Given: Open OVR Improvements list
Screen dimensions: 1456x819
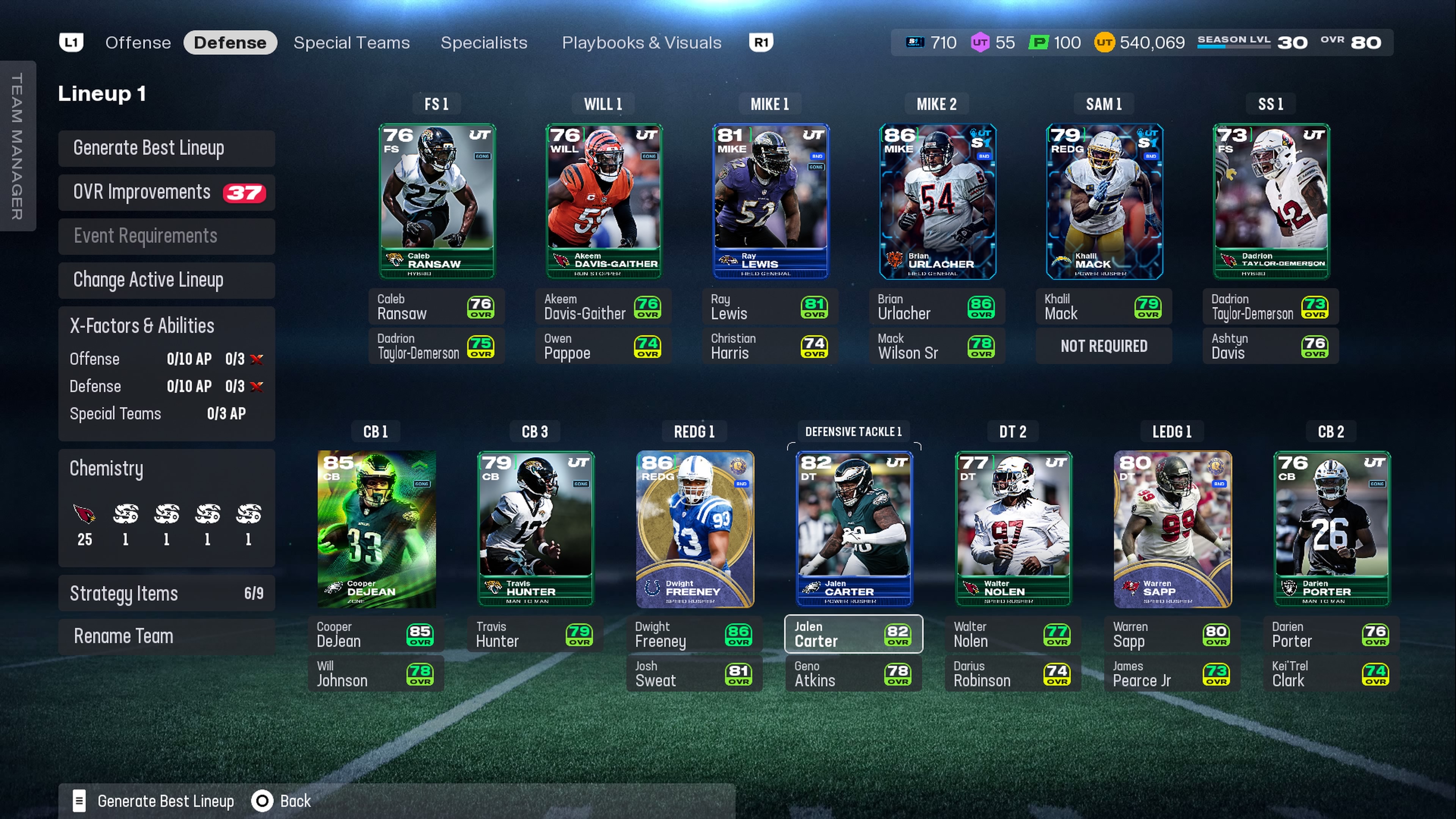Looking at the screenshot, I should (166, 192).
